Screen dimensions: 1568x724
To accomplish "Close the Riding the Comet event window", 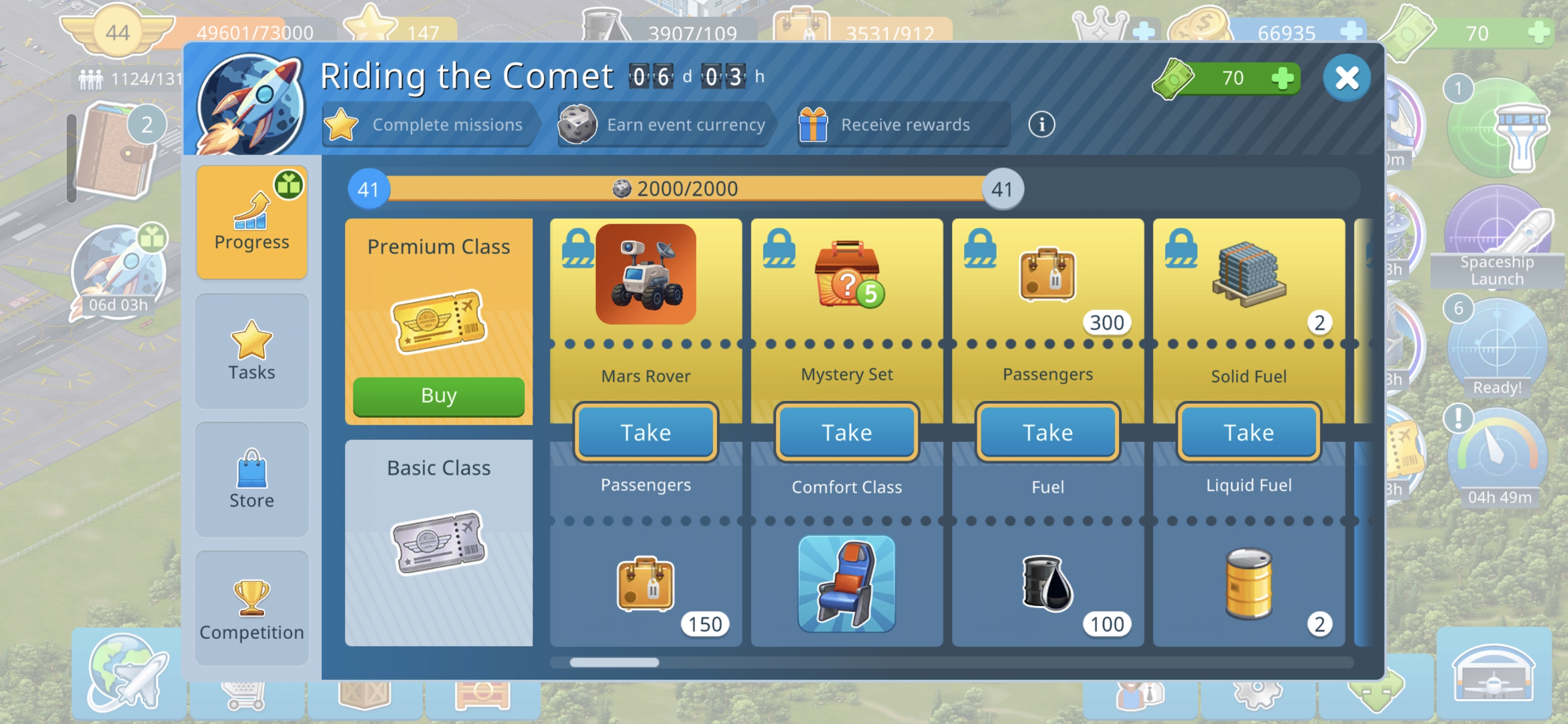I will tap(1346, 78).
